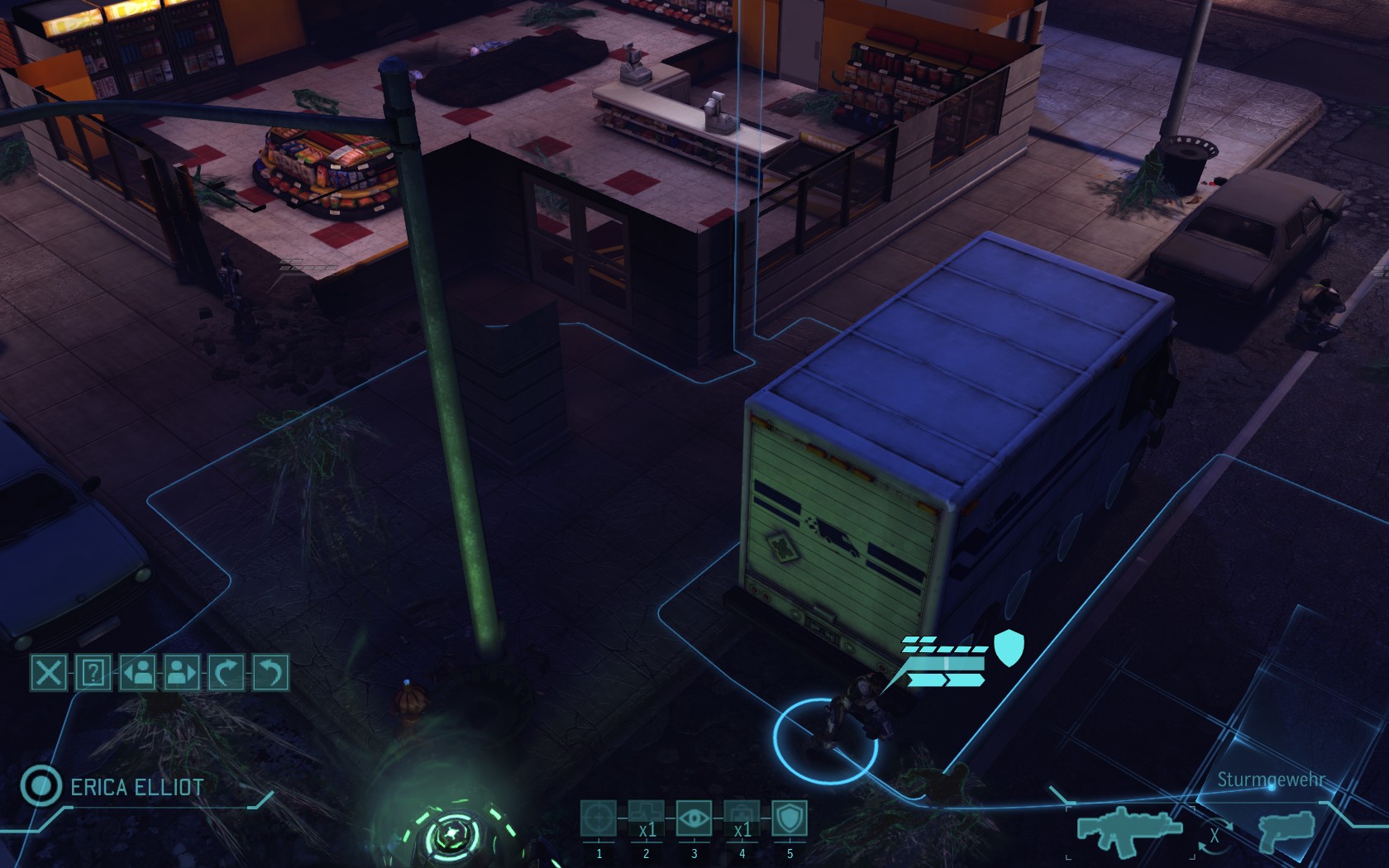
Task: Click the soldier name Erica Elliot
Action: (x=136, y=787)
